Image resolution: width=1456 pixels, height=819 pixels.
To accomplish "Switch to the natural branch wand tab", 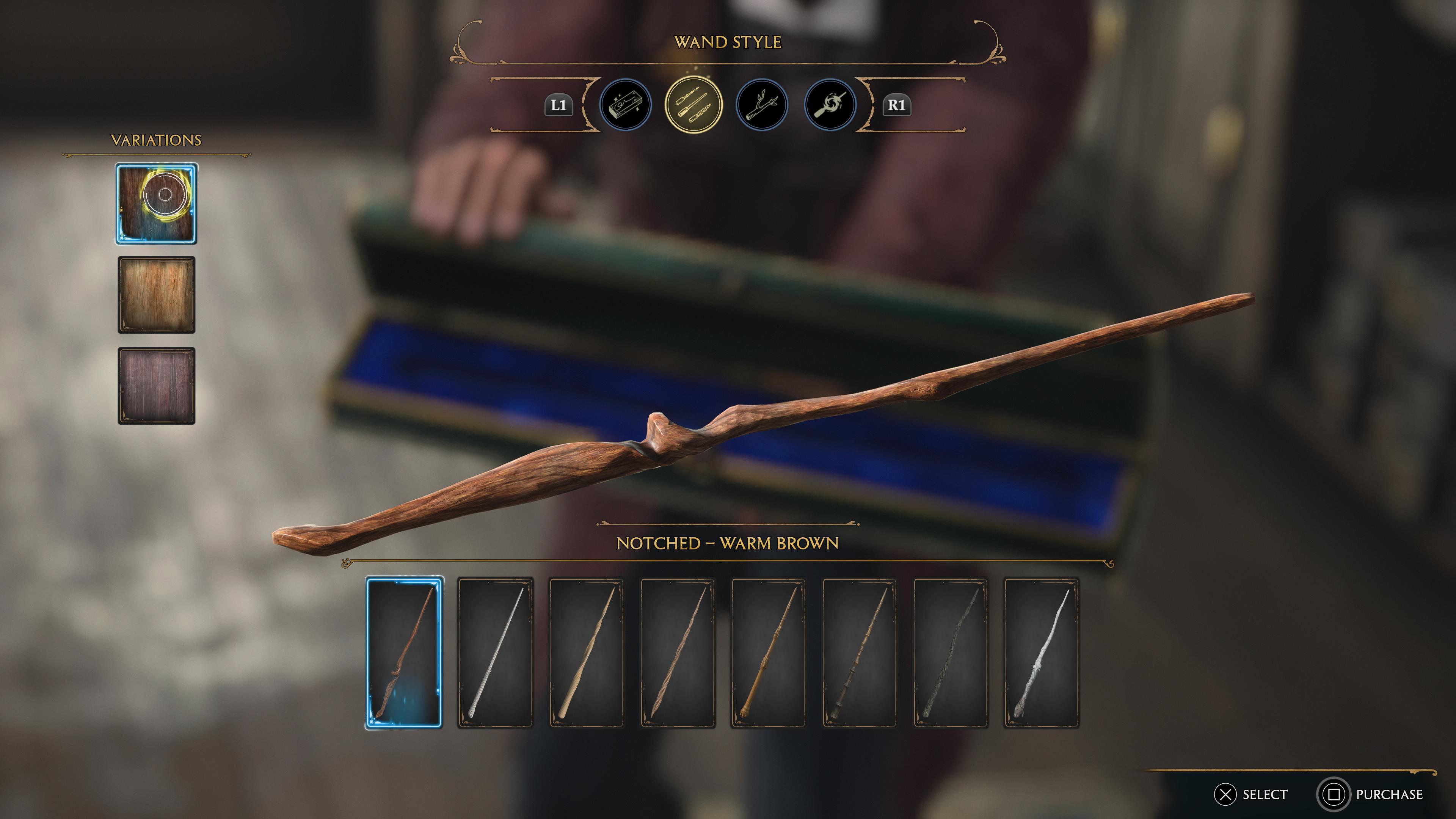I will point(762,105).
